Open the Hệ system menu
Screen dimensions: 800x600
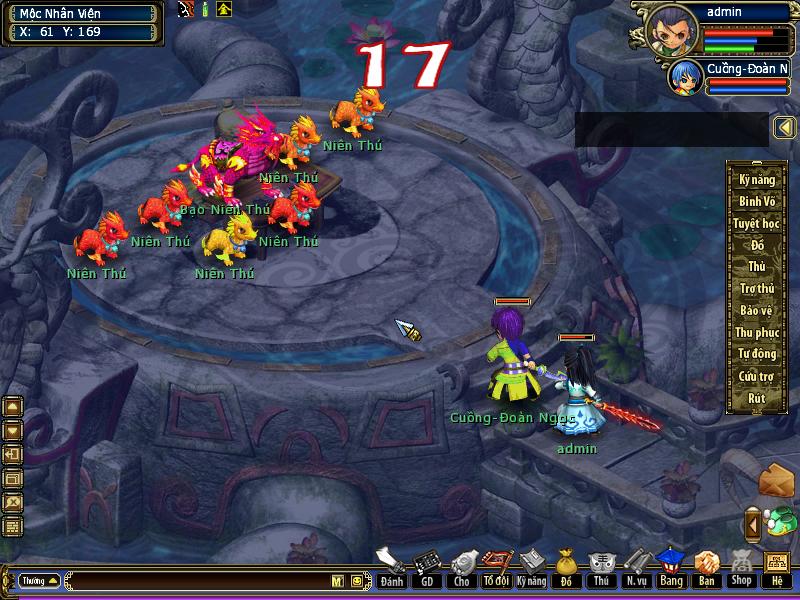tap(776, 568)
